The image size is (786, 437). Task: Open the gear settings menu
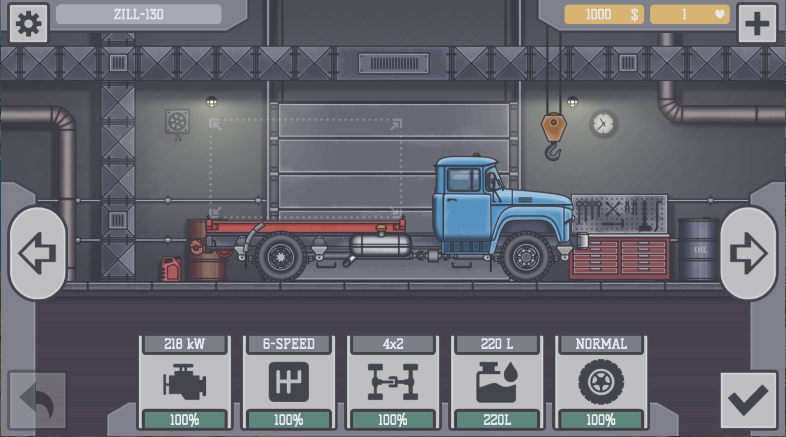[x=28, y=23]
